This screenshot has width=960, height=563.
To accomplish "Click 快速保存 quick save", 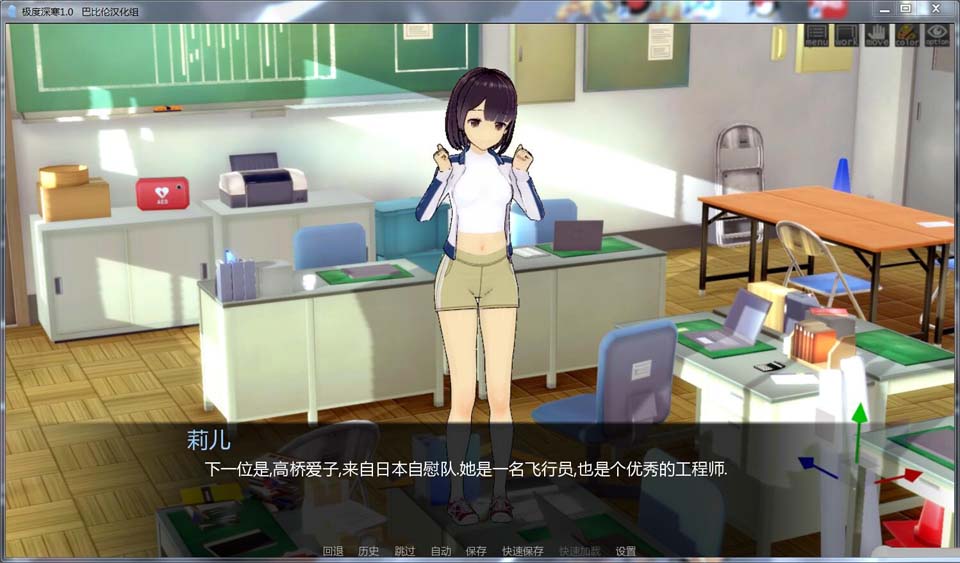I will click(x=523, y=551).
